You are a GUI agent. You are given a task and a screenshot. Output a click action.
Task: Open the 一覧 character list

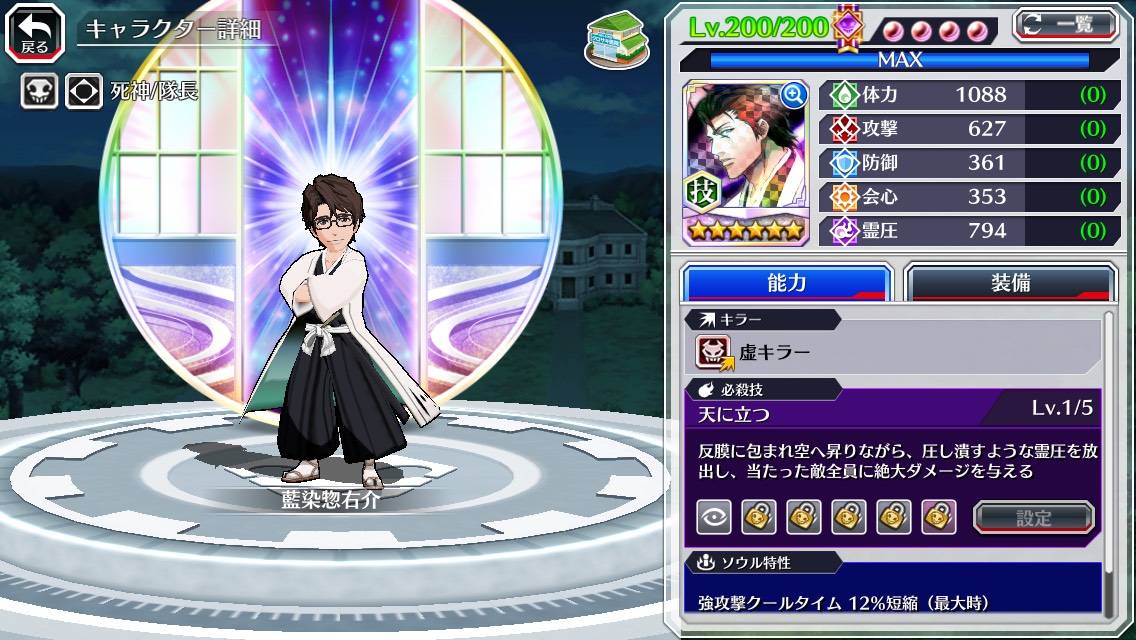1066,24
